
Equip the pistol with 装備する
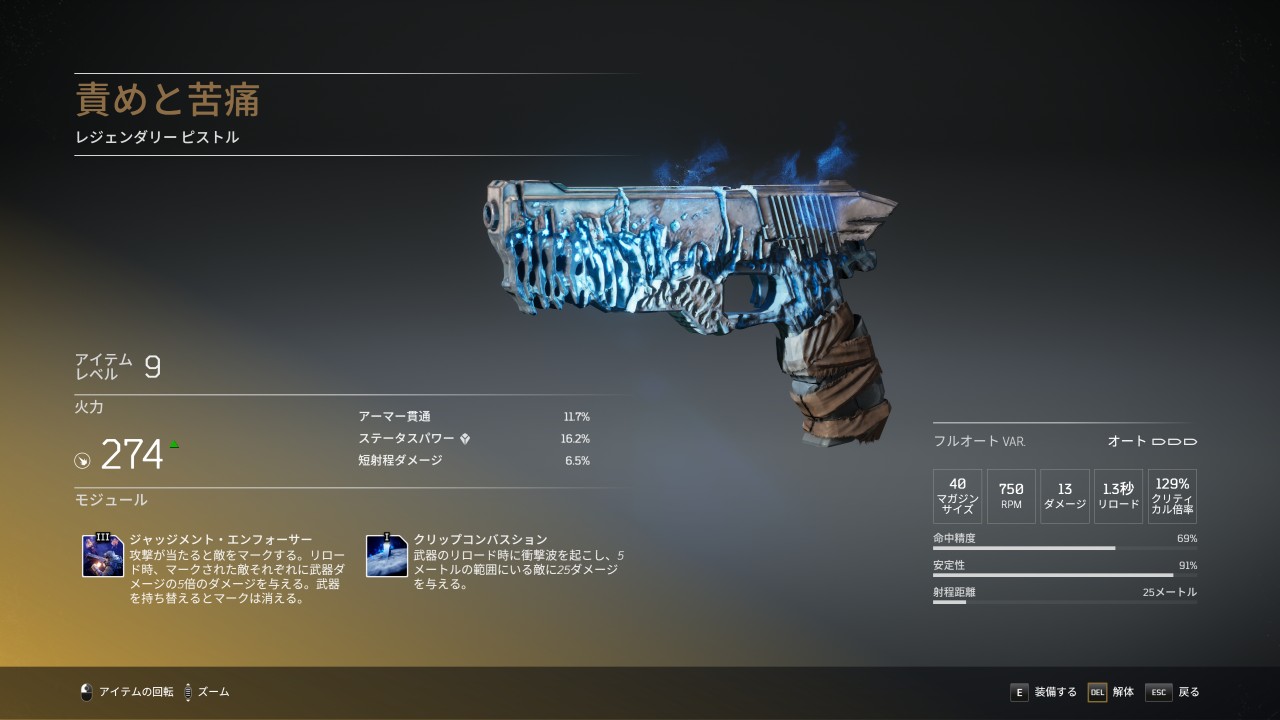[1044, 692]
